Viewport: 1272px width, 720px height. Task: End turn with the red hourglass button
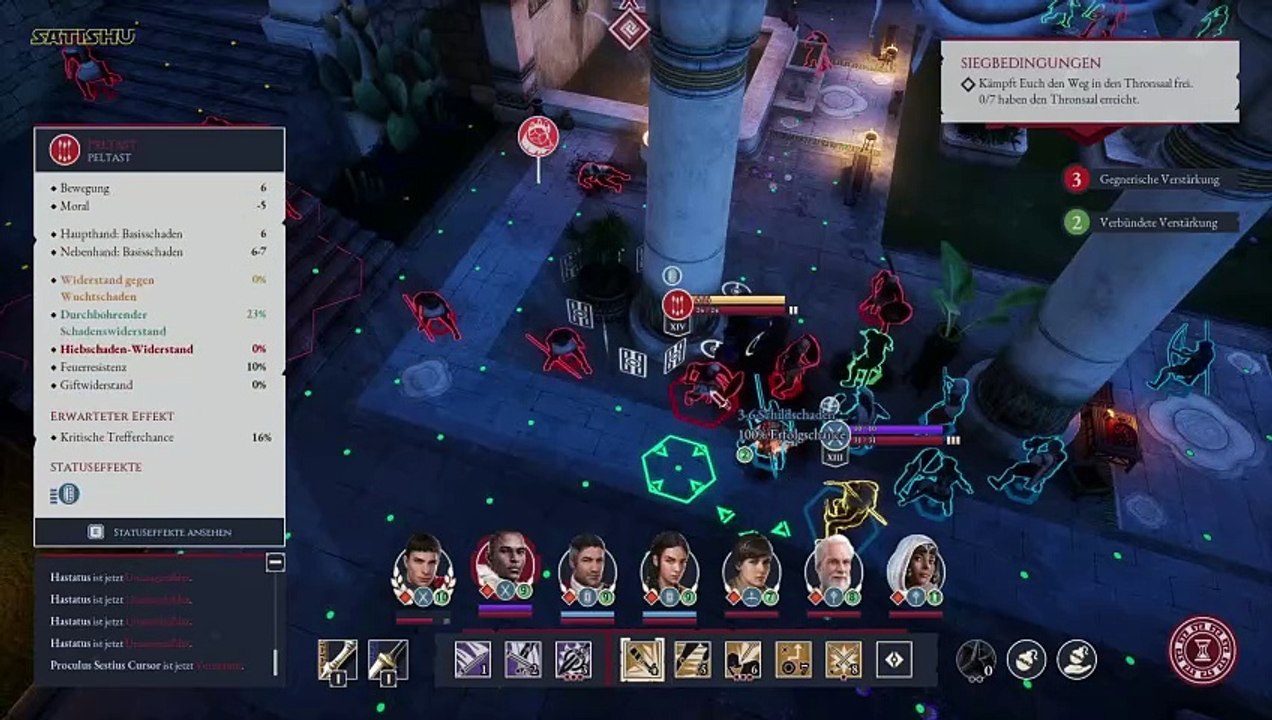1201,651
